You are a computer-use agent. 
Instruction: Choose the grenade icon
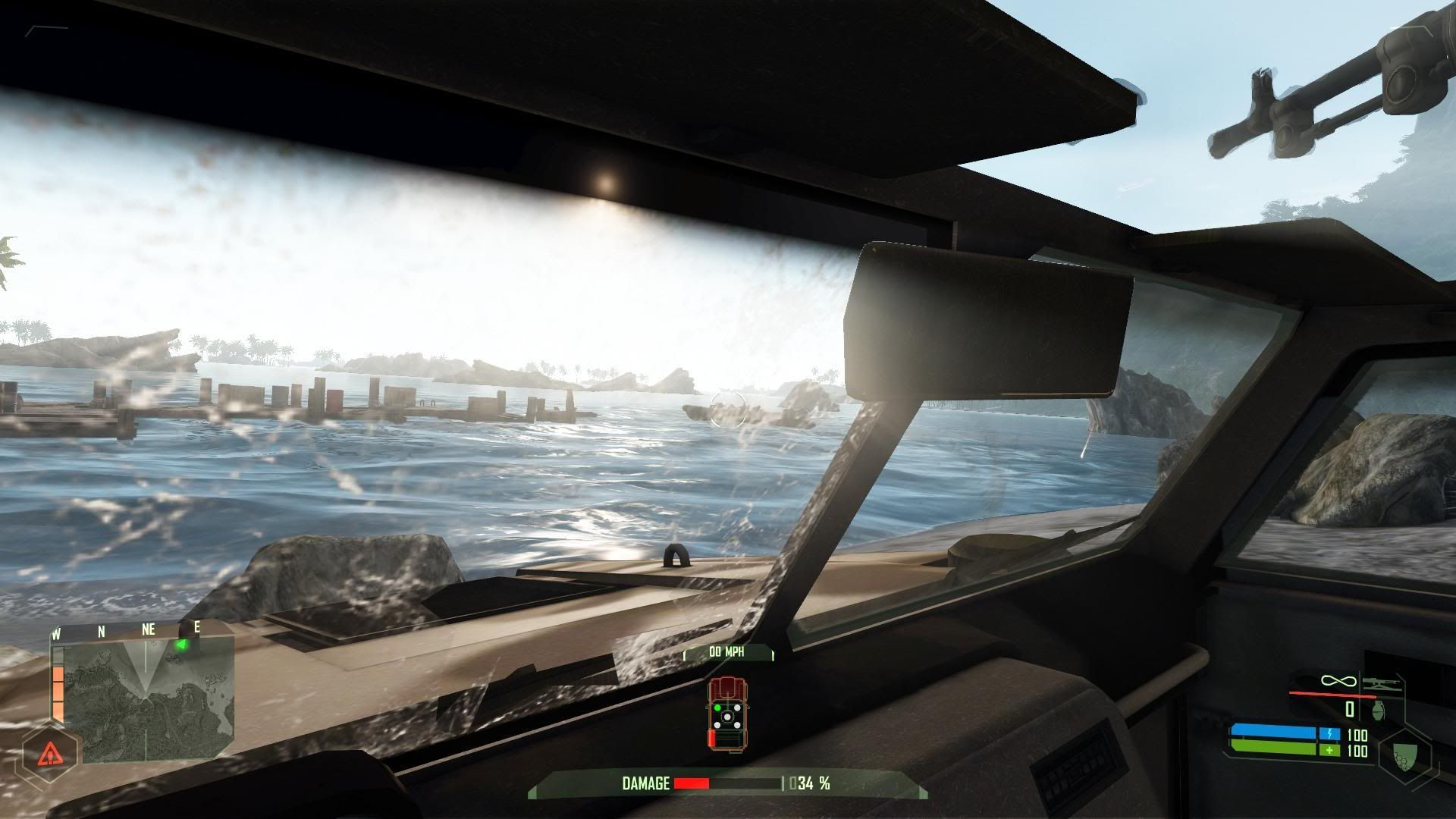tap(1379, 709)
